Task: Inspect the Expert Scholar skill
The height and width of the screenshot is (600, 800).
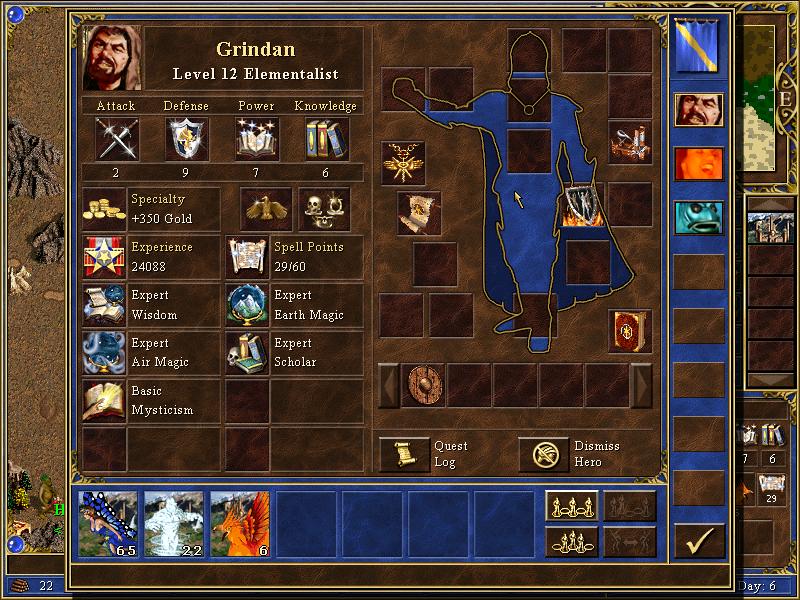Action: (247, 353)
